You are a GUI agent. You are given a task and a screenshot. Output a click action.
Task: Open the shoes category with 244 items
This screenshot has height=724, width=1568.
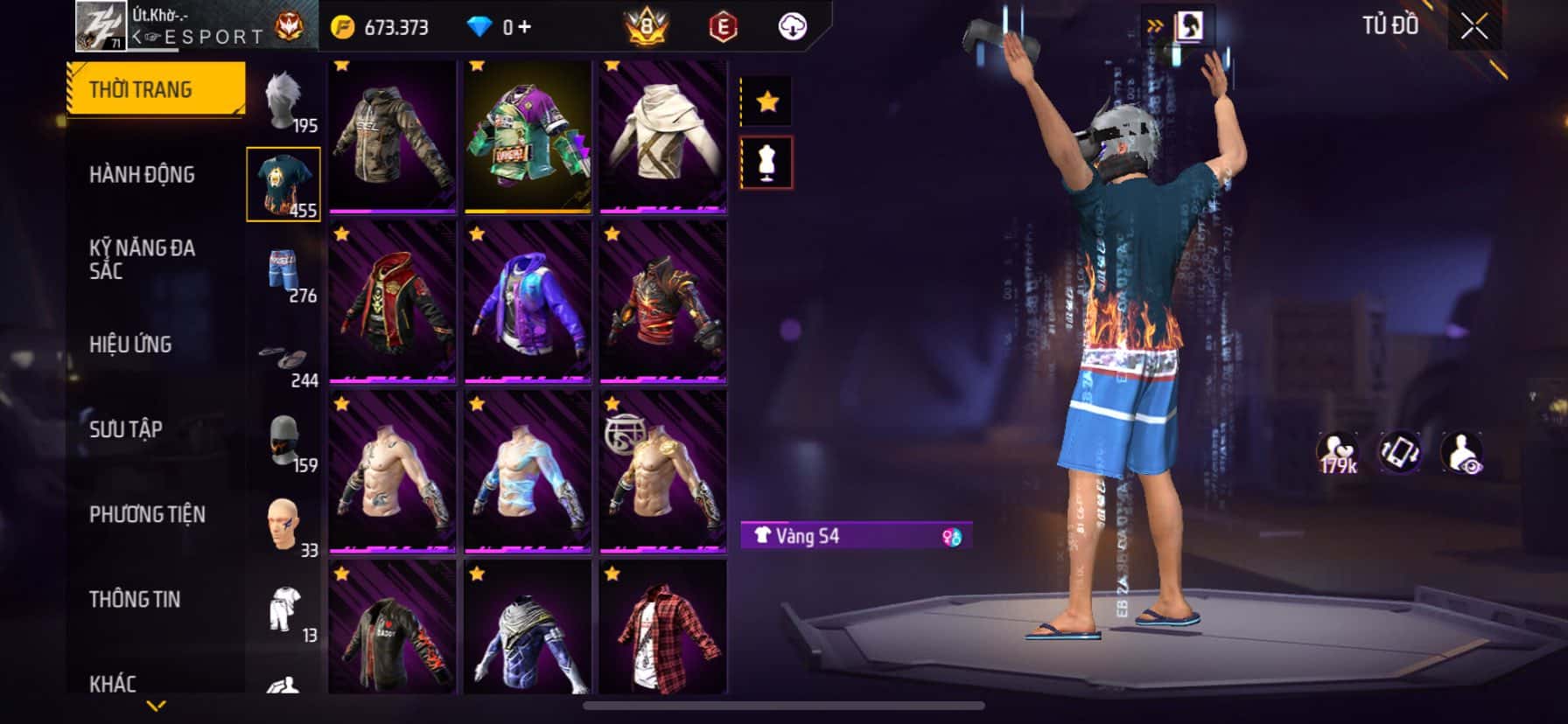point(284,359)
